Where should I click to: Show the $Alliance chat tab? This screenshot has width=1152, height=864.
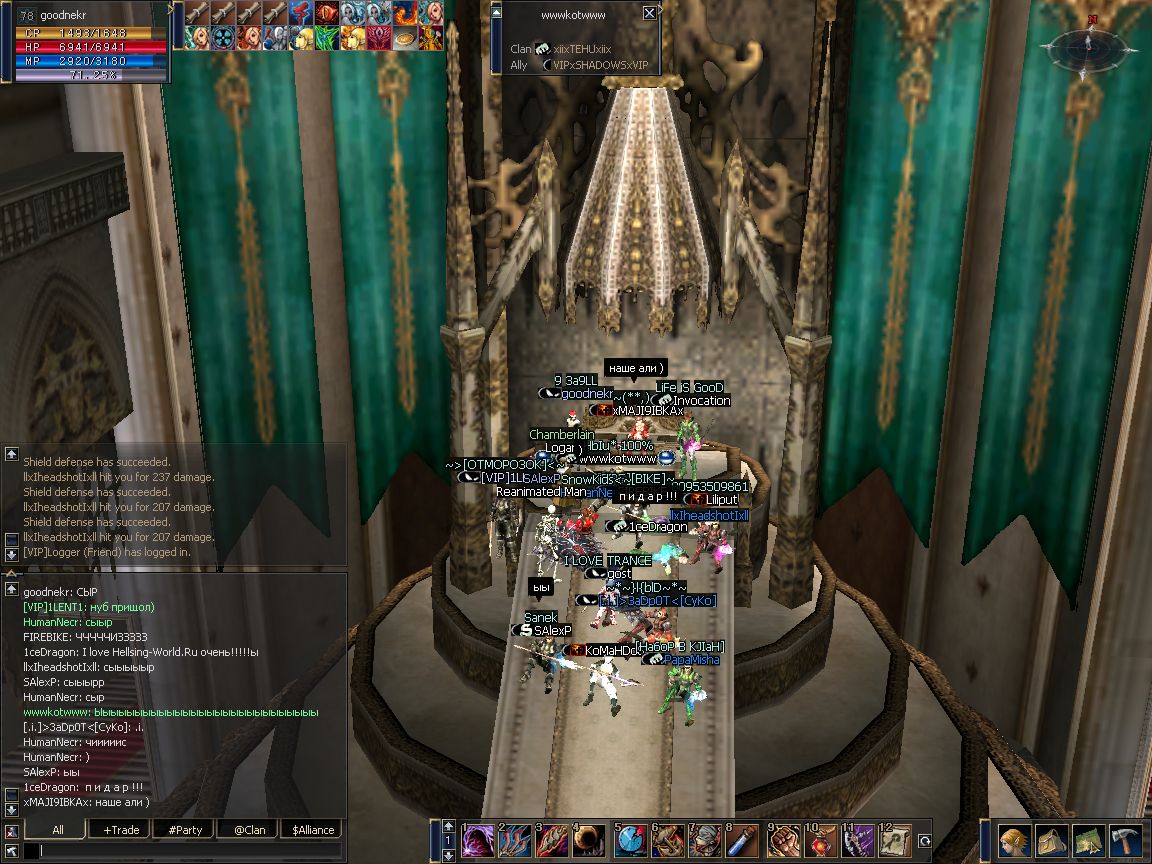click(x=313, y=830)
